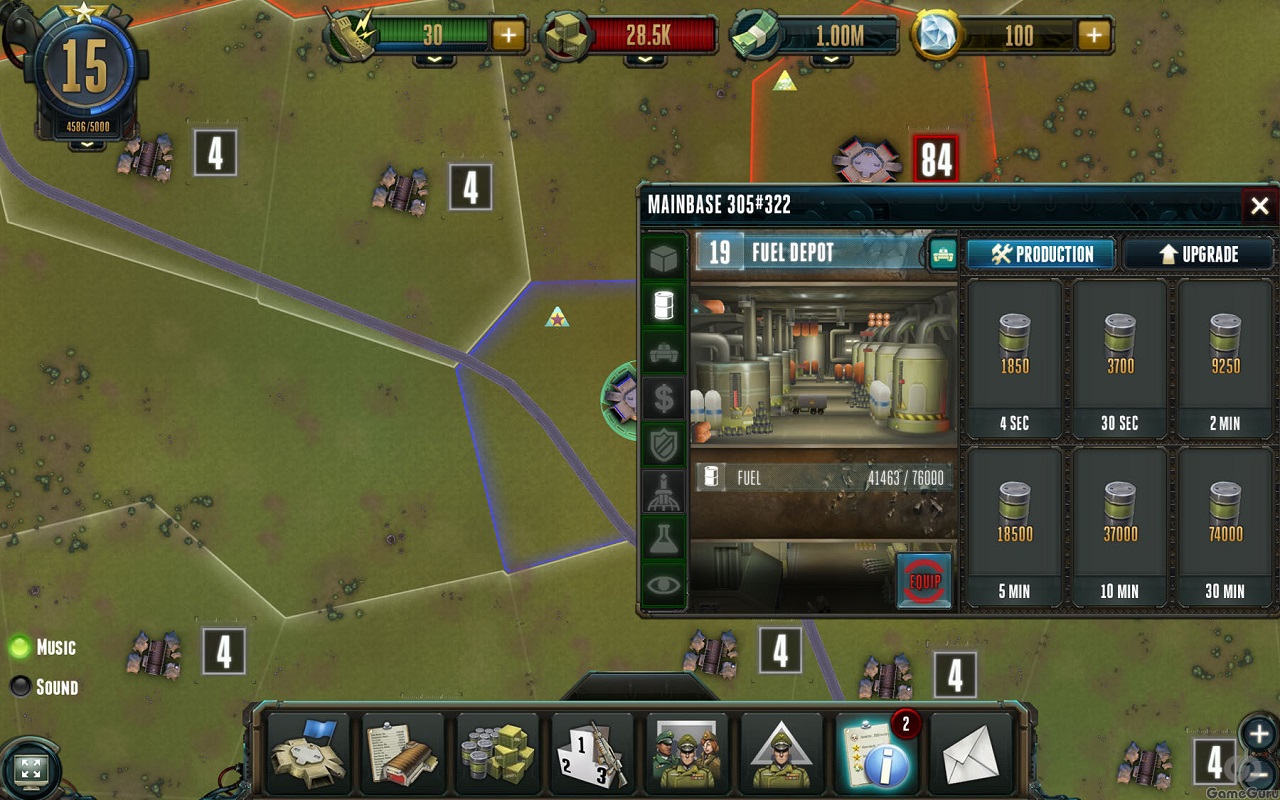The width and height of the screenshot is (1280, 800).
Task: Select the 18500 fuel 5 min production
Action: coord(1014,527)
